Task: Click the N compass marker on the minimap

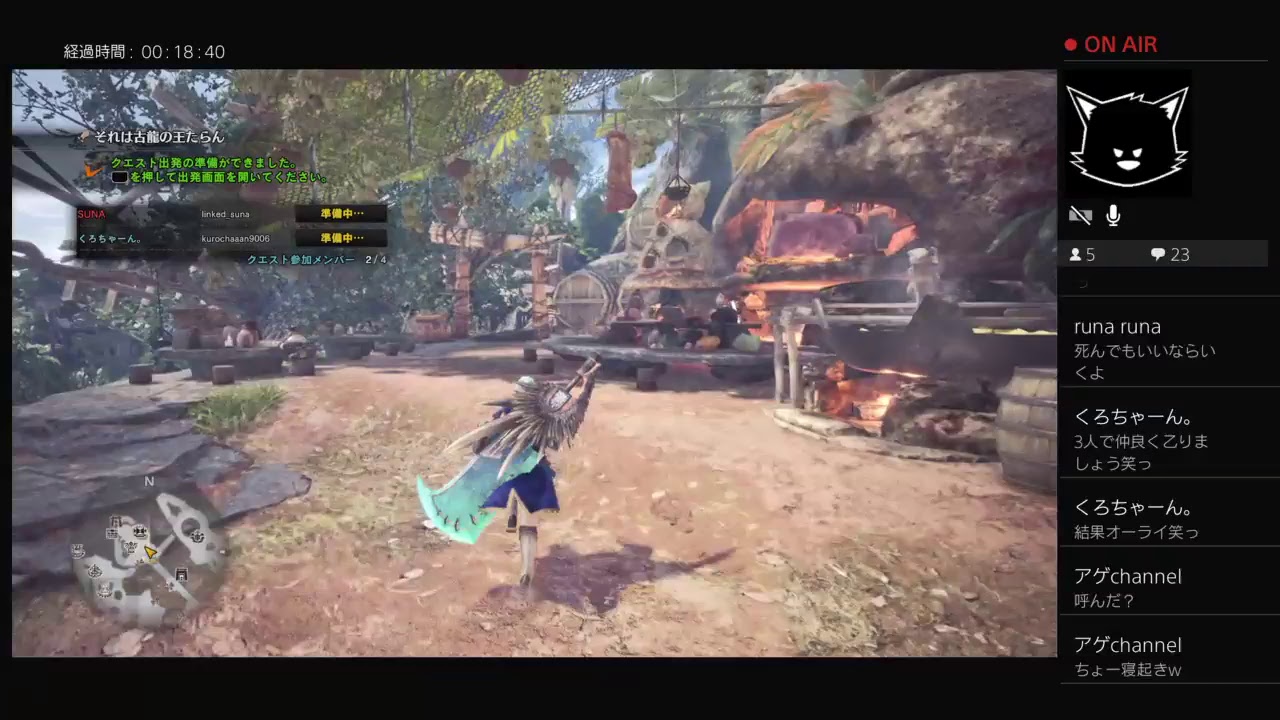Action: point(149,481)
